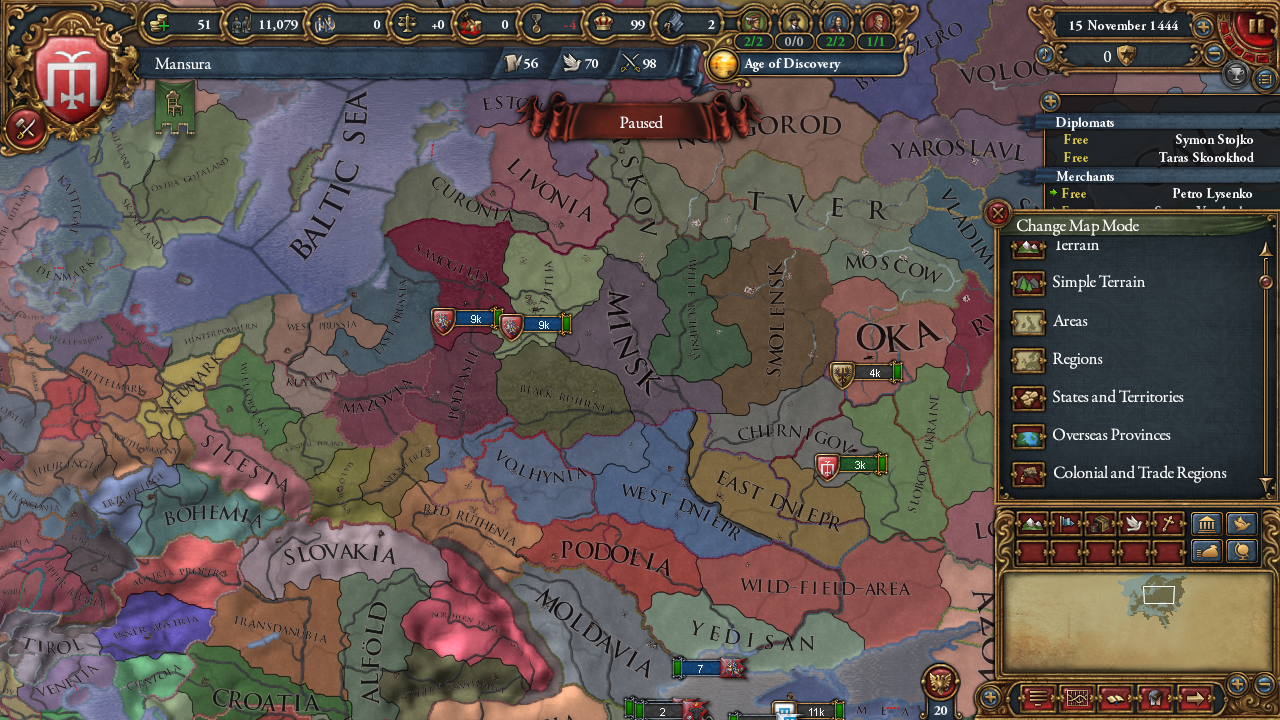This screenshot has width=1280, height=720.
Task: Click Europe on the minimap
Action: pyautogui.click(x=1160, y=595)
